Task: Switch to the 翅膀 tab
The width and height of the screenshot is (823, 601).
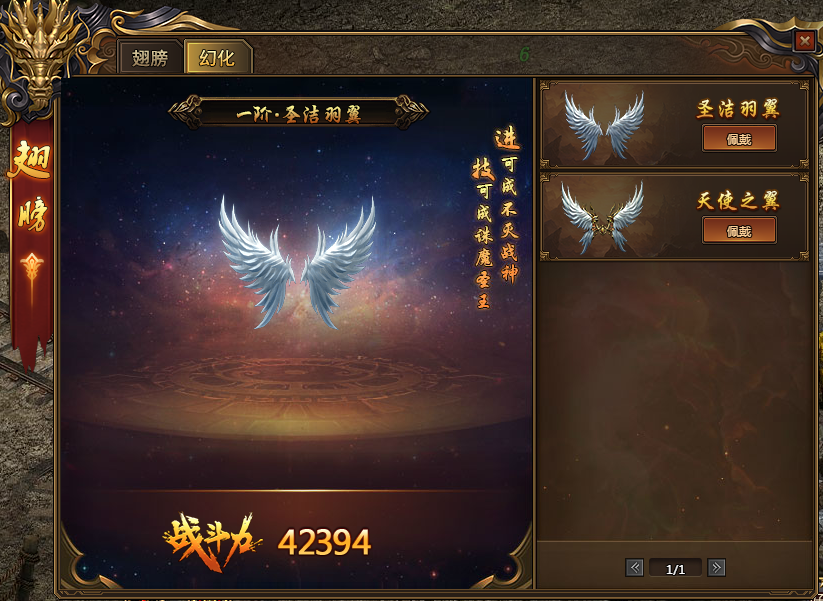Action: click(150, 58)
